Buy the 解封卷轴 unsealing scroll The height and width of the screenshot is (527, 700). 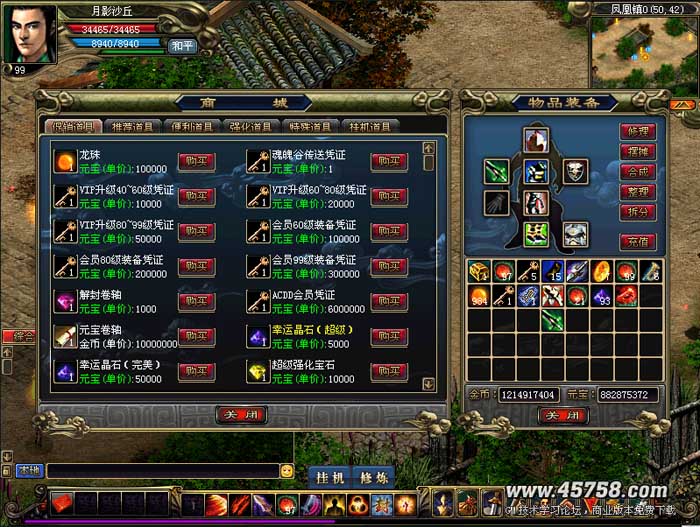(x=196, y=301)
